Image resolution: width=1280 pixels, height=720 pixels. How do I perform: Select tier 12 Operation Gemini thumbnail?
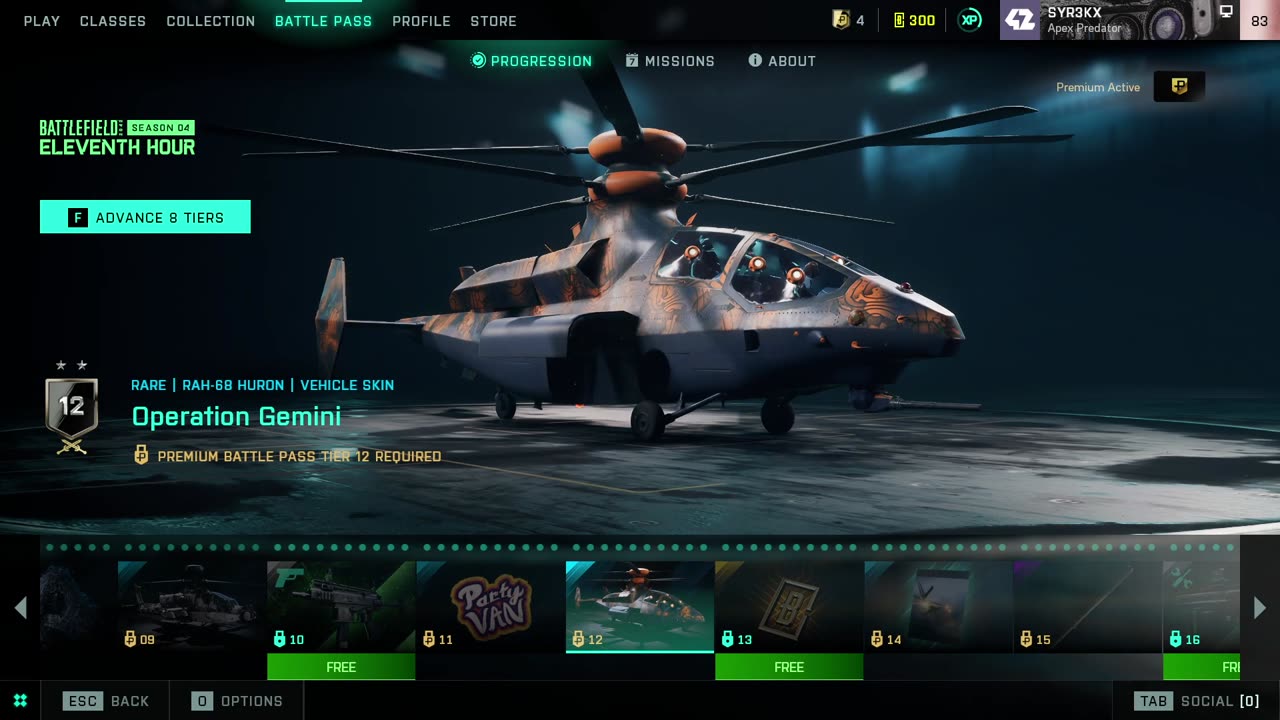click(x=640, y=606)
